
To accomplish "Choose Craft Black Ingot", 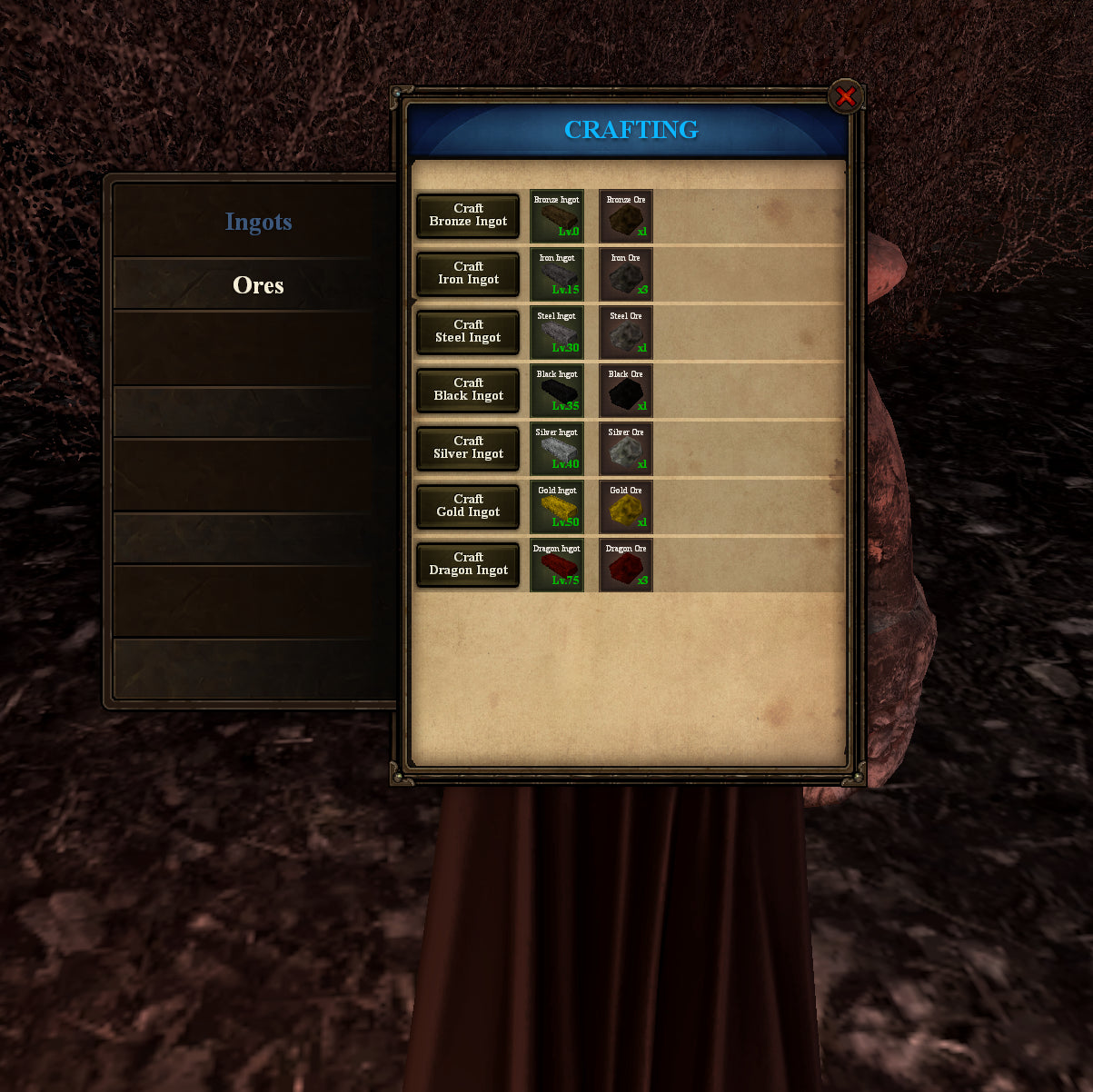I will [468, 390].
